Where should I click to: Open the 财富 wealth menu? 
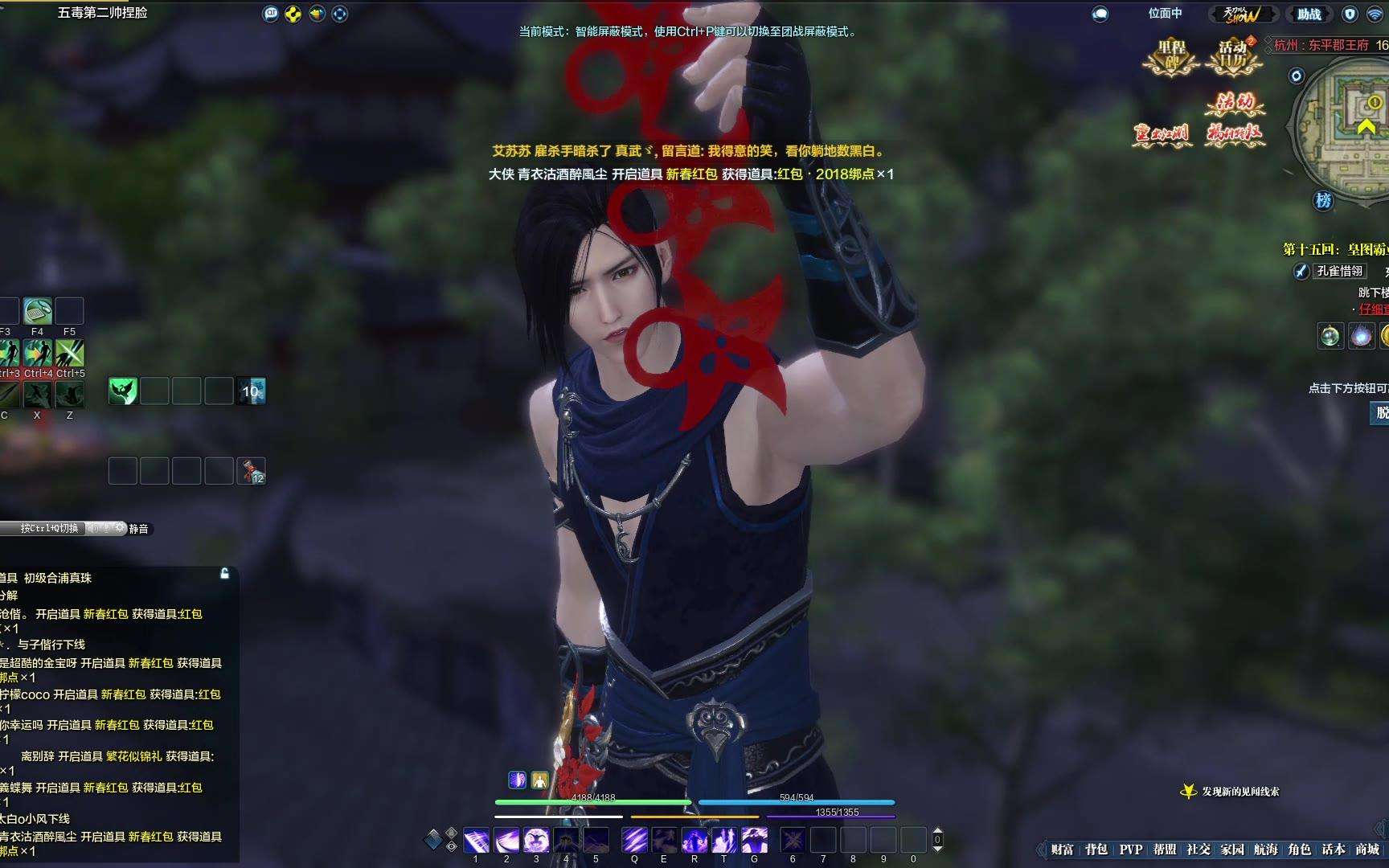(1062, 850)
